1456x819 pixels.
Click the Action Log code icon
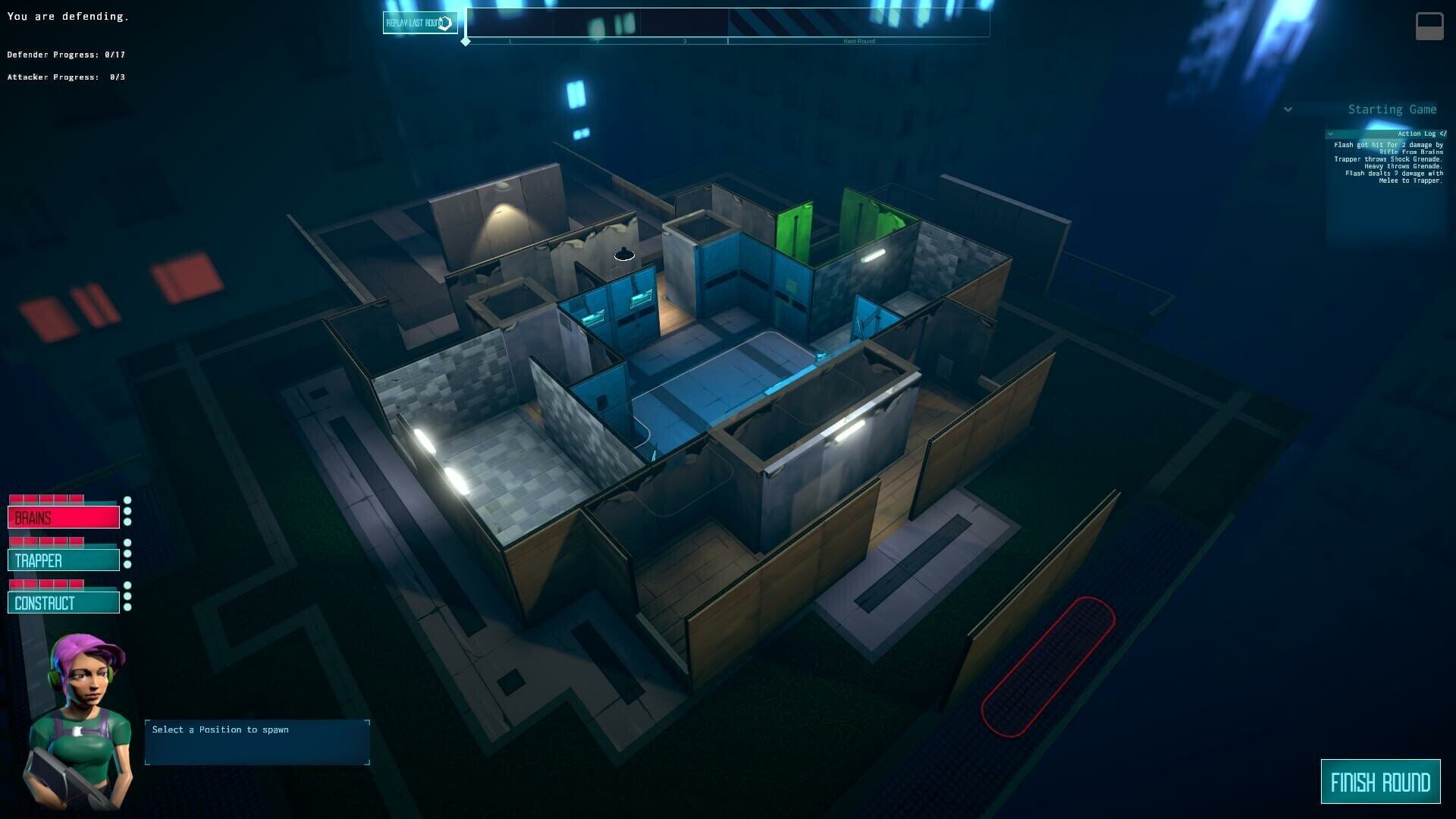click(1442, 133)
